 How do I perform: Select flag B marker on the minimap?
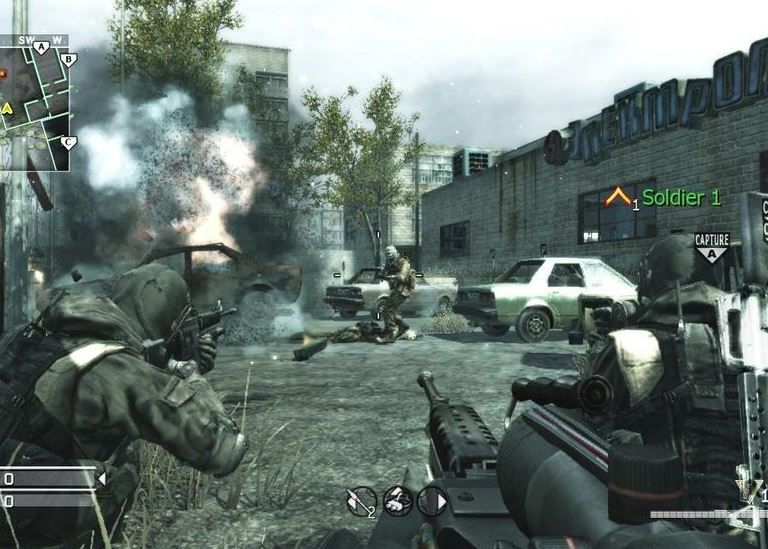click(x=68, y=60)
